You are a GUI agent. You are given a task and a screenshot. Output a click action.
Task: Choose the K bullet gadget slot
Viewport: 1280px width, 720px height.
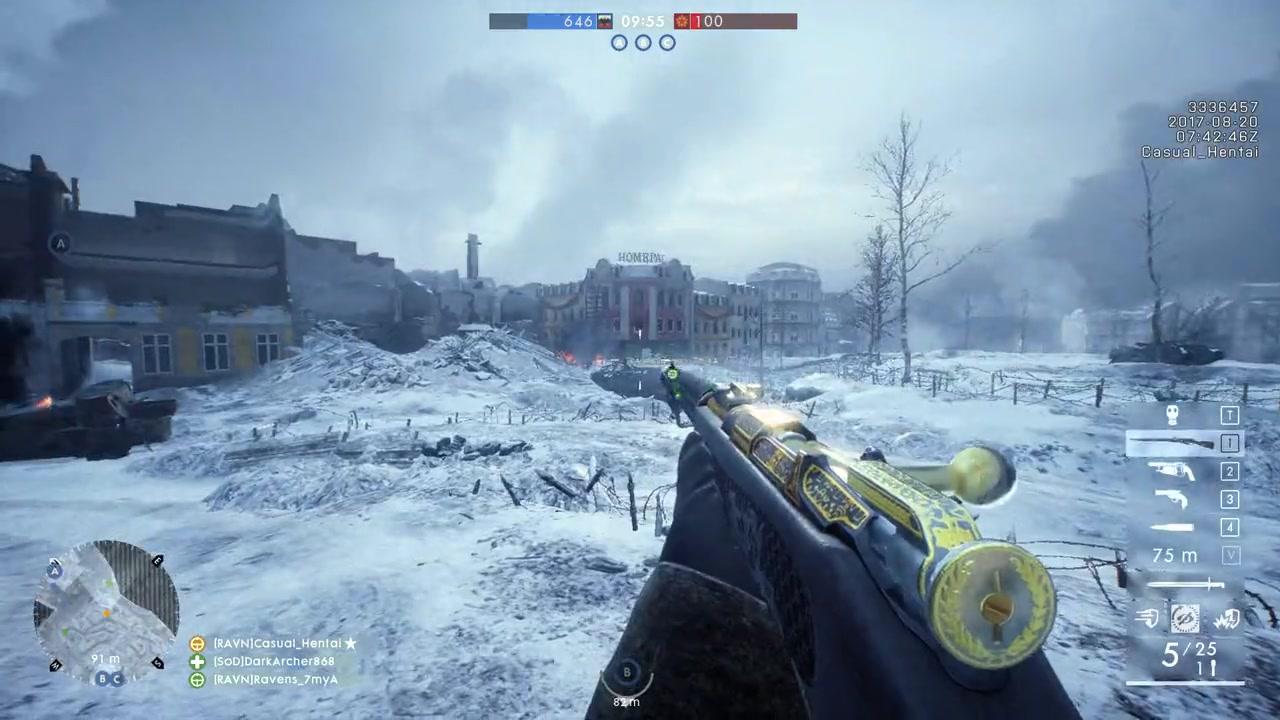[1172, 527]
